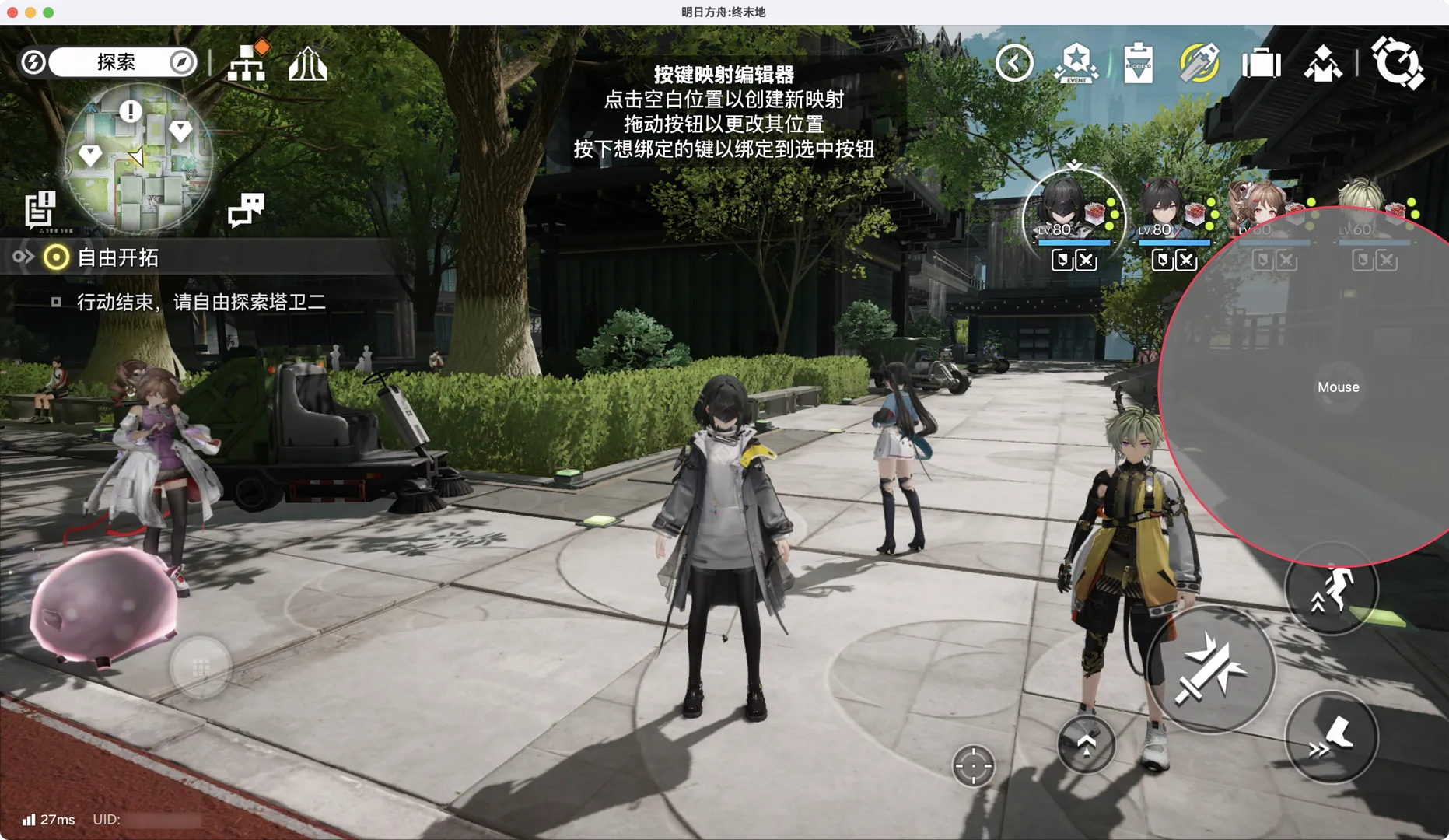Open the circular minimap
The height and width of the screenshot is (840, 1449).
(138, 158)
